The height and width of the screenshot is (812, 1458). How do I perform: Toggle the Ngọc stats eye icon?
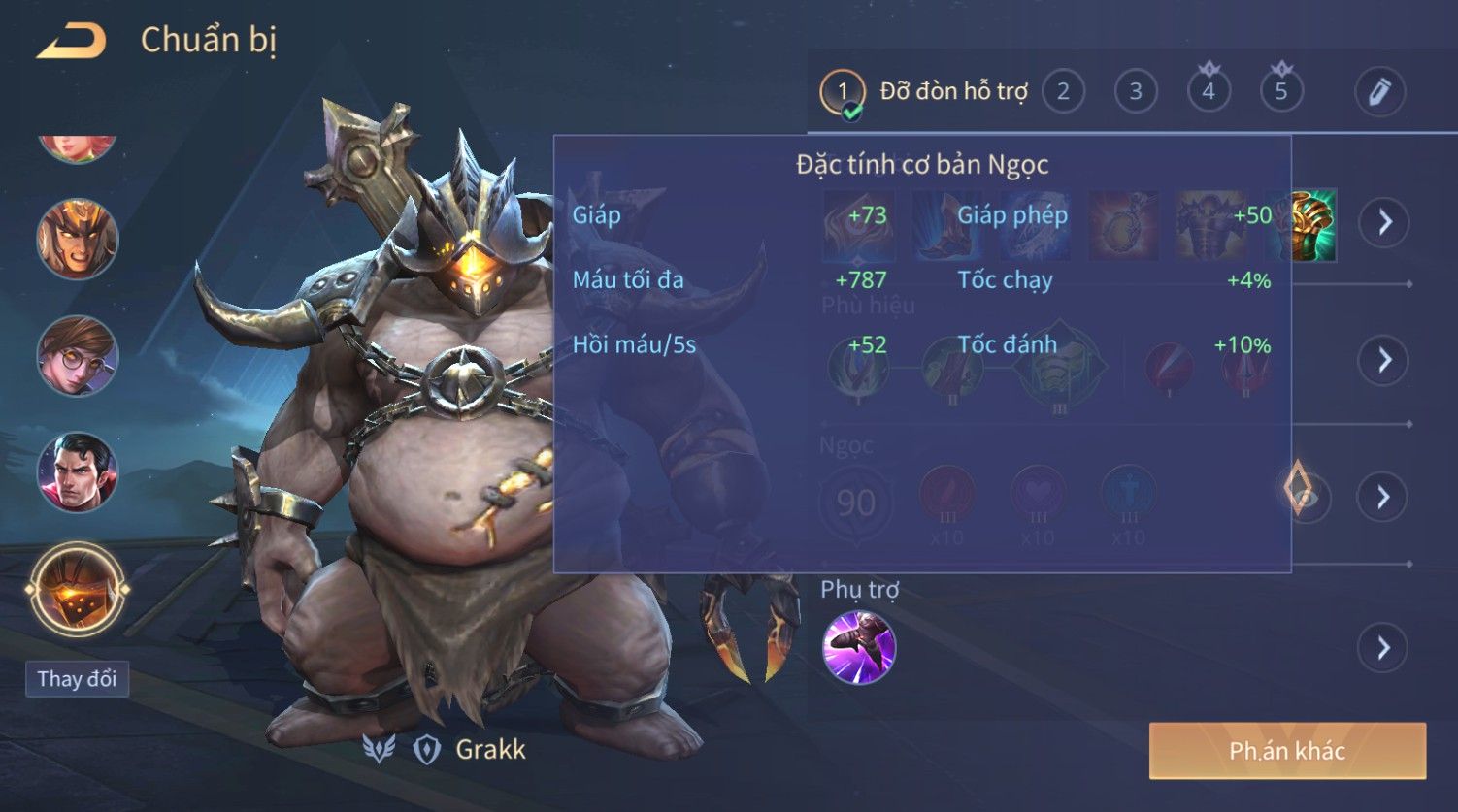click(1305, 495)
